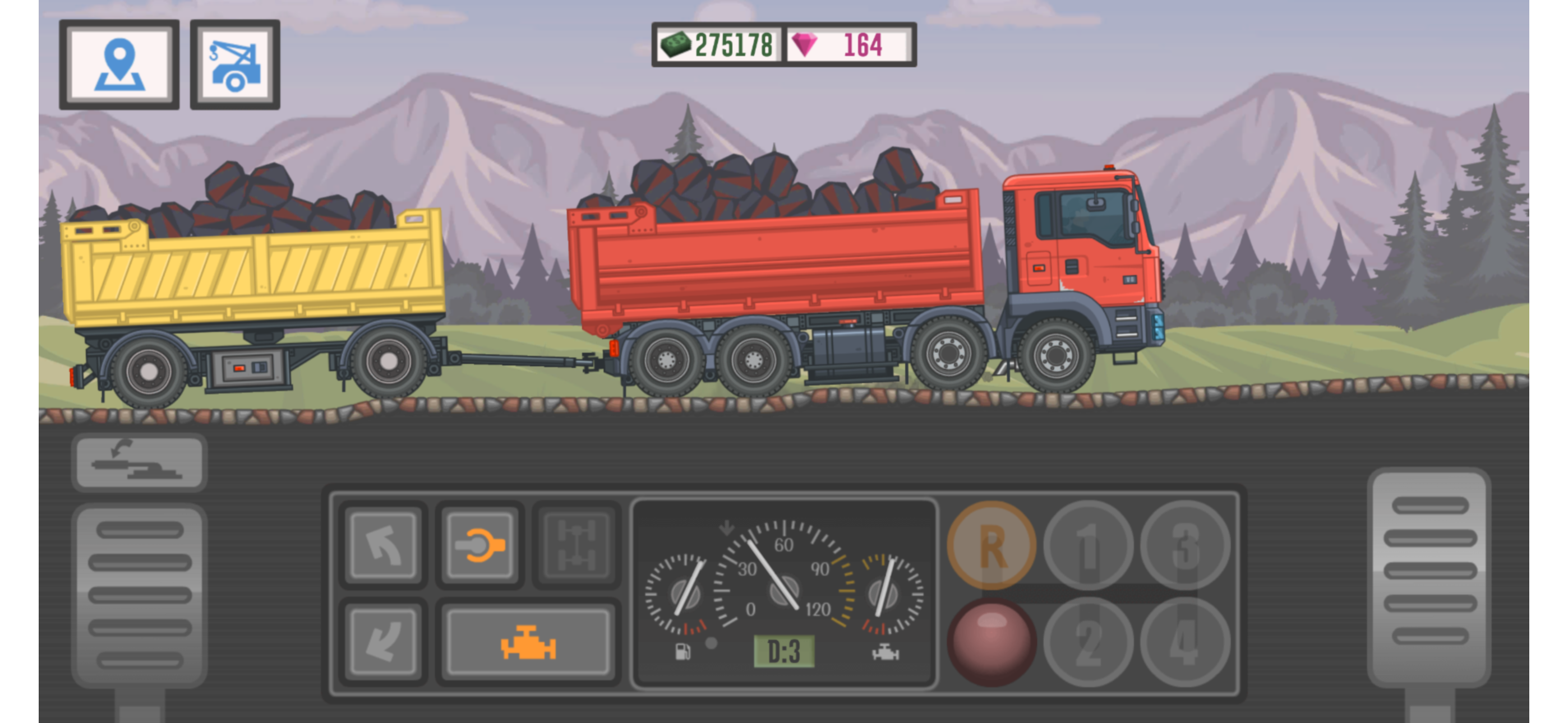This screenshot has height=723, width=1568.
Task: Open the map screen
Action: (x=119, y=65)
